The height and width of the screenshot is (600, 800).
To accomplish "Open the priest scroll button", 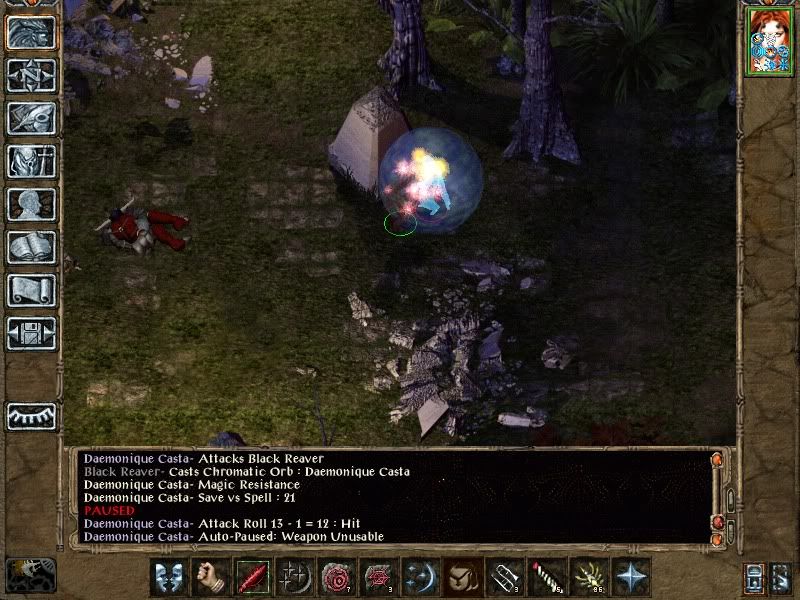I will 31,290.
